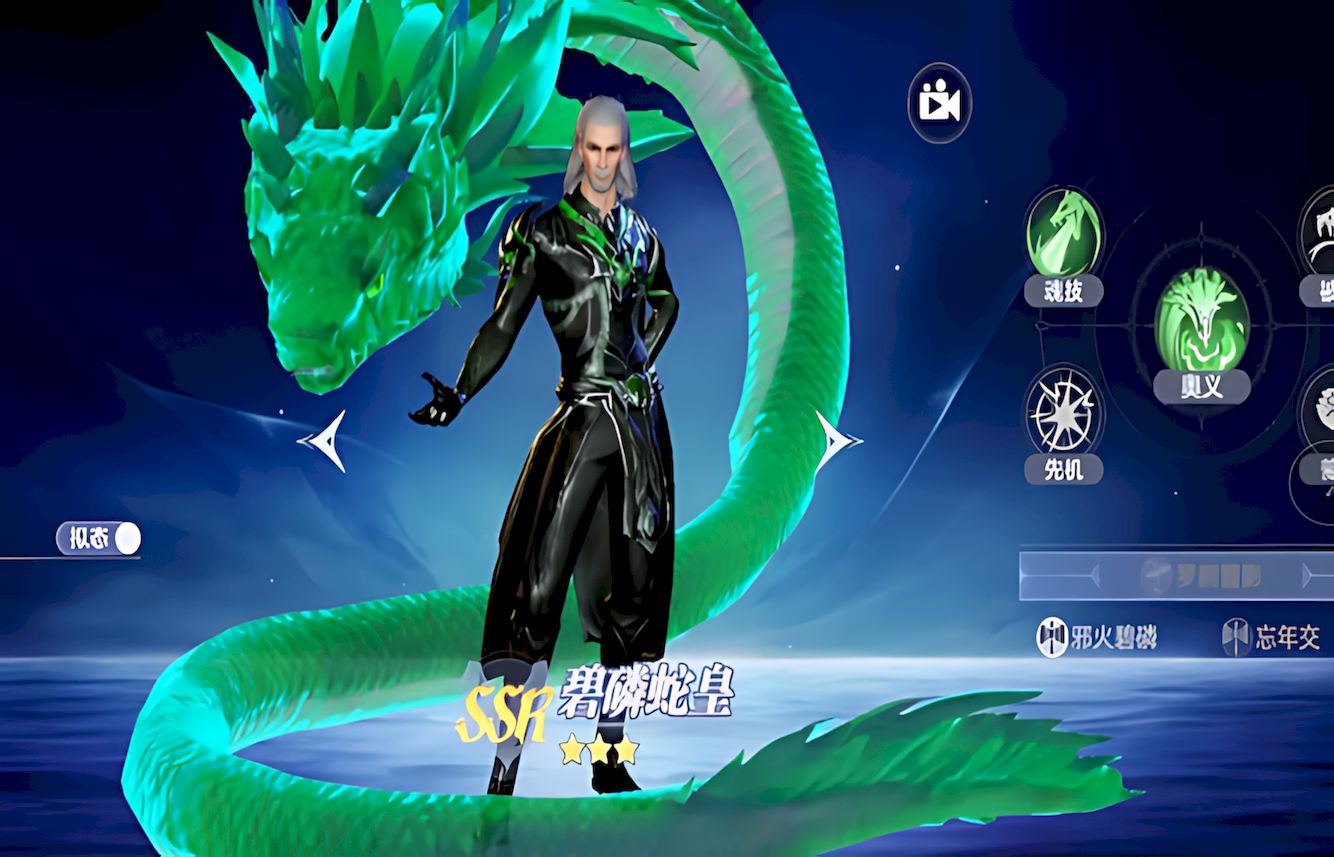Toggle the 拟态 switch
The width and height of the screenshot is (1334, 857).
click(x=99, y=539)
